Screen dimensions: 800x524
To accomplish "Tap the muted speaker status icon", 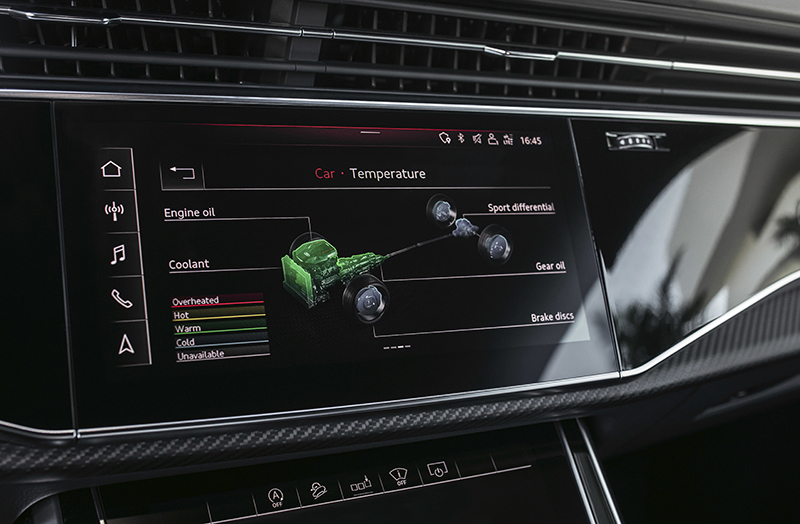I will [476, 140].
